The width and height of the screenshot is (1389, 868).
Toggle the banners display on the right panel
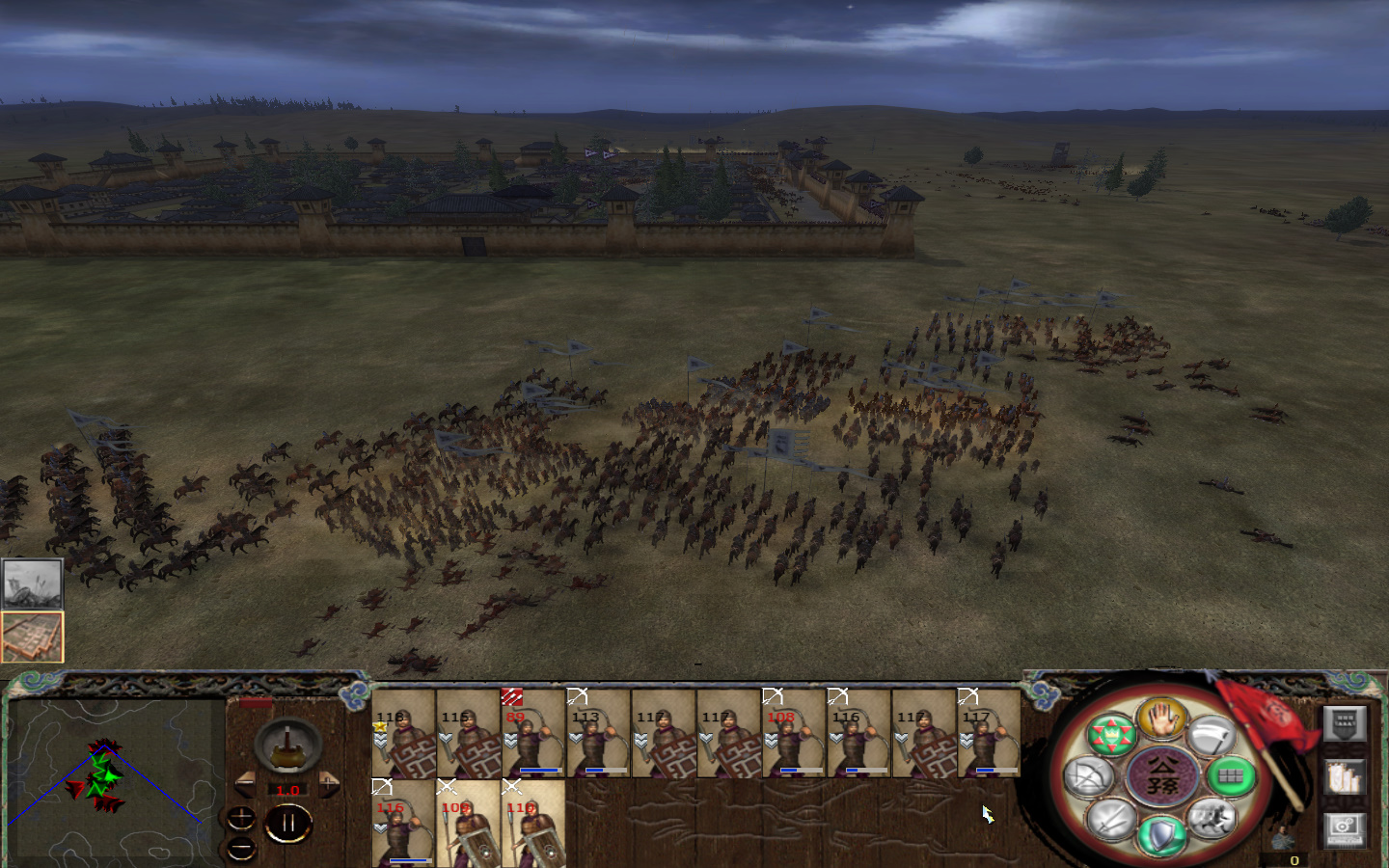(1343, 777)
